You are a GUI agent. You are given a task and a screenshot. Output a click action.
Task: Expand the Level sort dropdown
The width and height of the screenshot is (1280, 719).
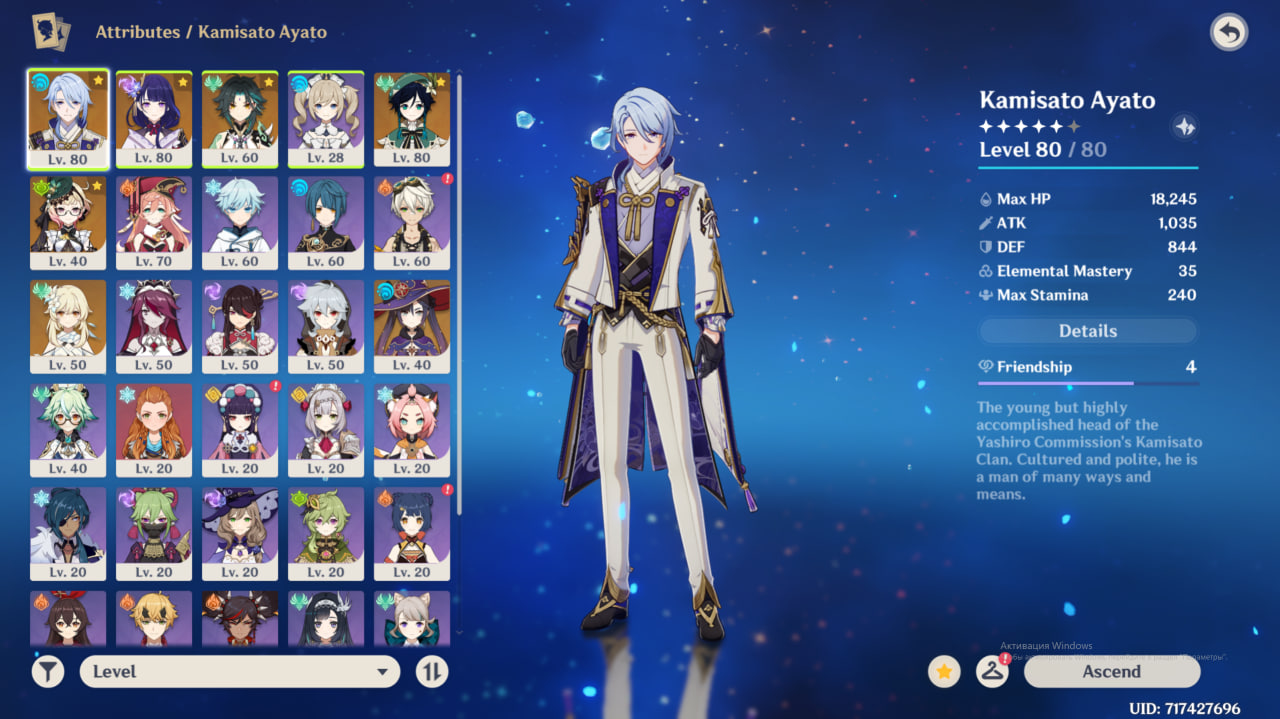point(240,672)
